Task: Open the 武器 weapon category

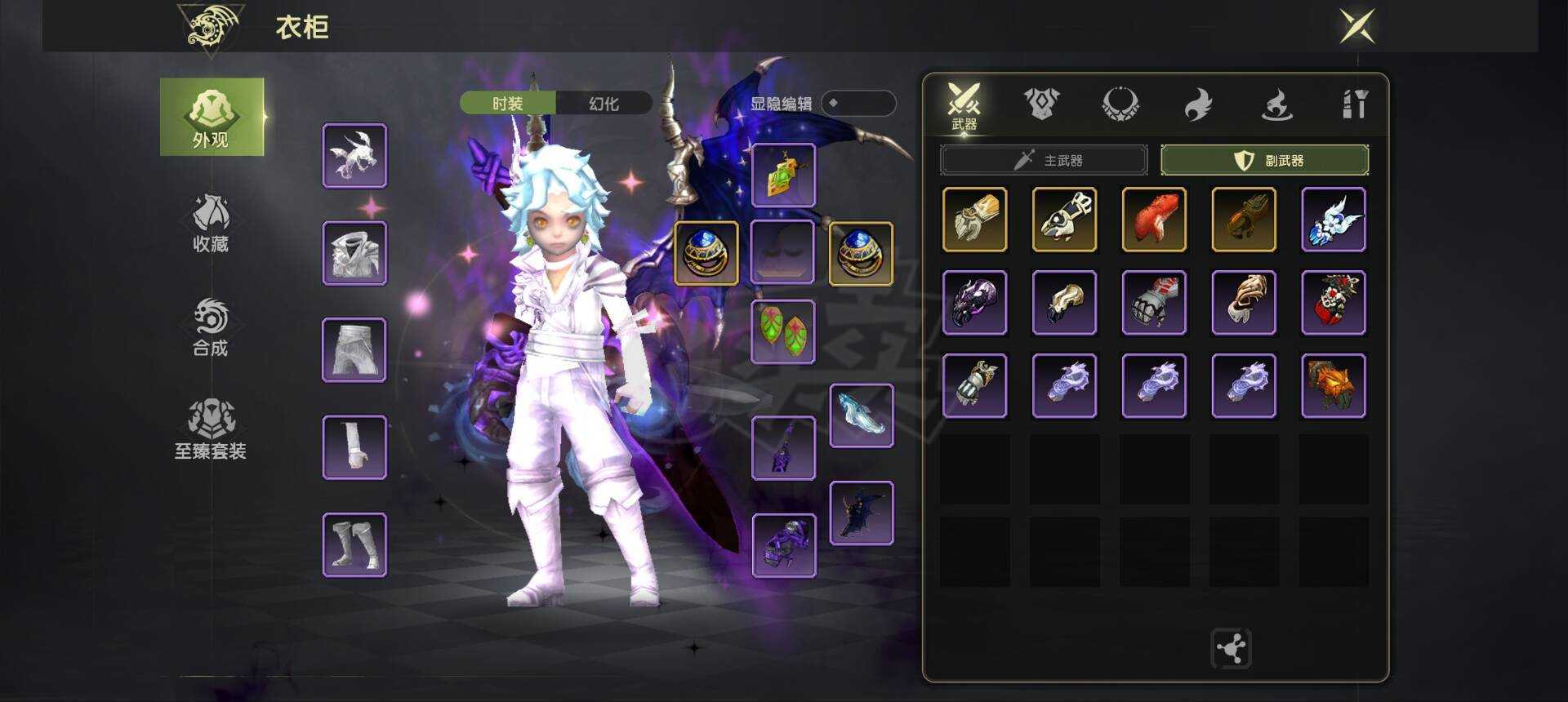Action: coord(964,106)
